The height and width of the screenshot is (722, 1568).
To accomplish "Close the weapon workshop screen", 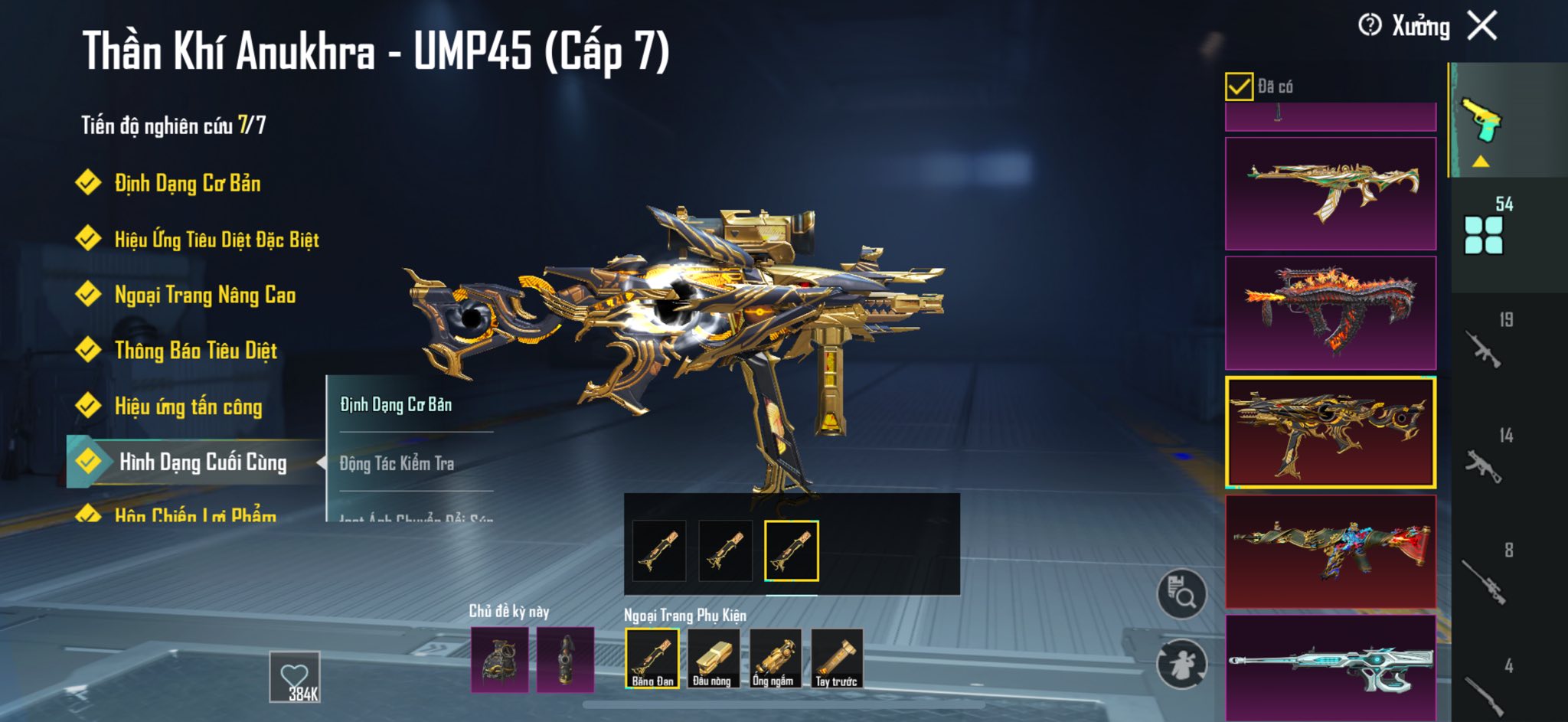I will [1482, 26].
